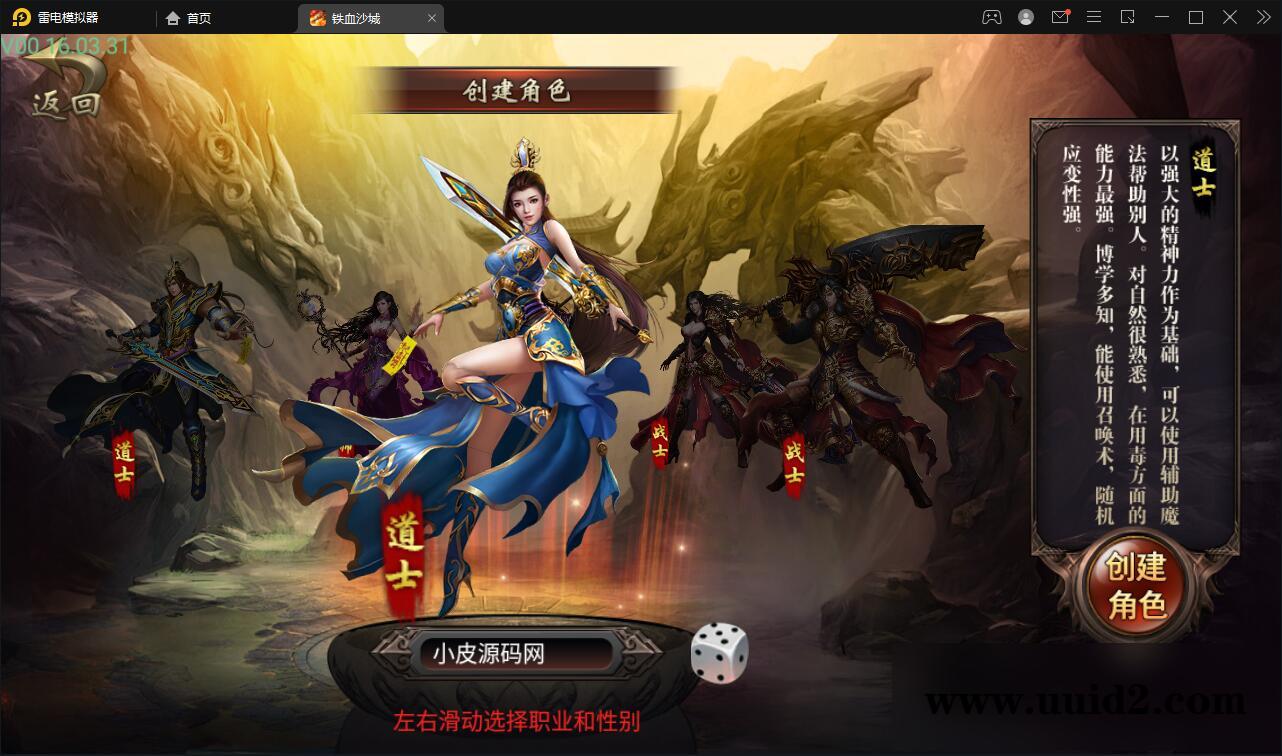Open the message center mail icon with red badge

click(1060, 17)
